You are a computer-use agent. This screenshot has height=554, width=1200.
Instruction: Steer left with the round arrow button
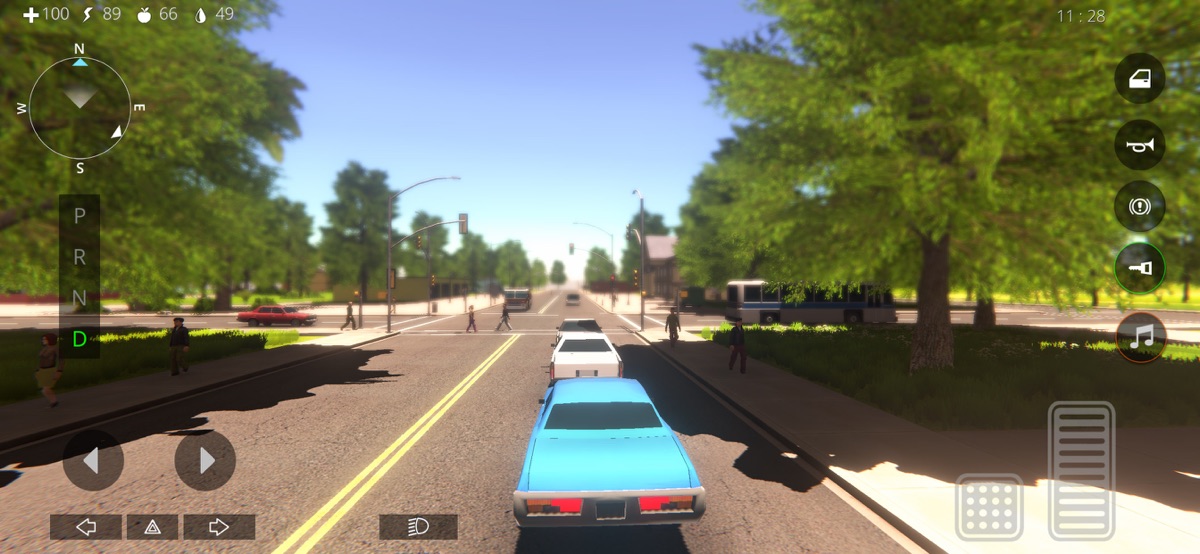(93, 460)
